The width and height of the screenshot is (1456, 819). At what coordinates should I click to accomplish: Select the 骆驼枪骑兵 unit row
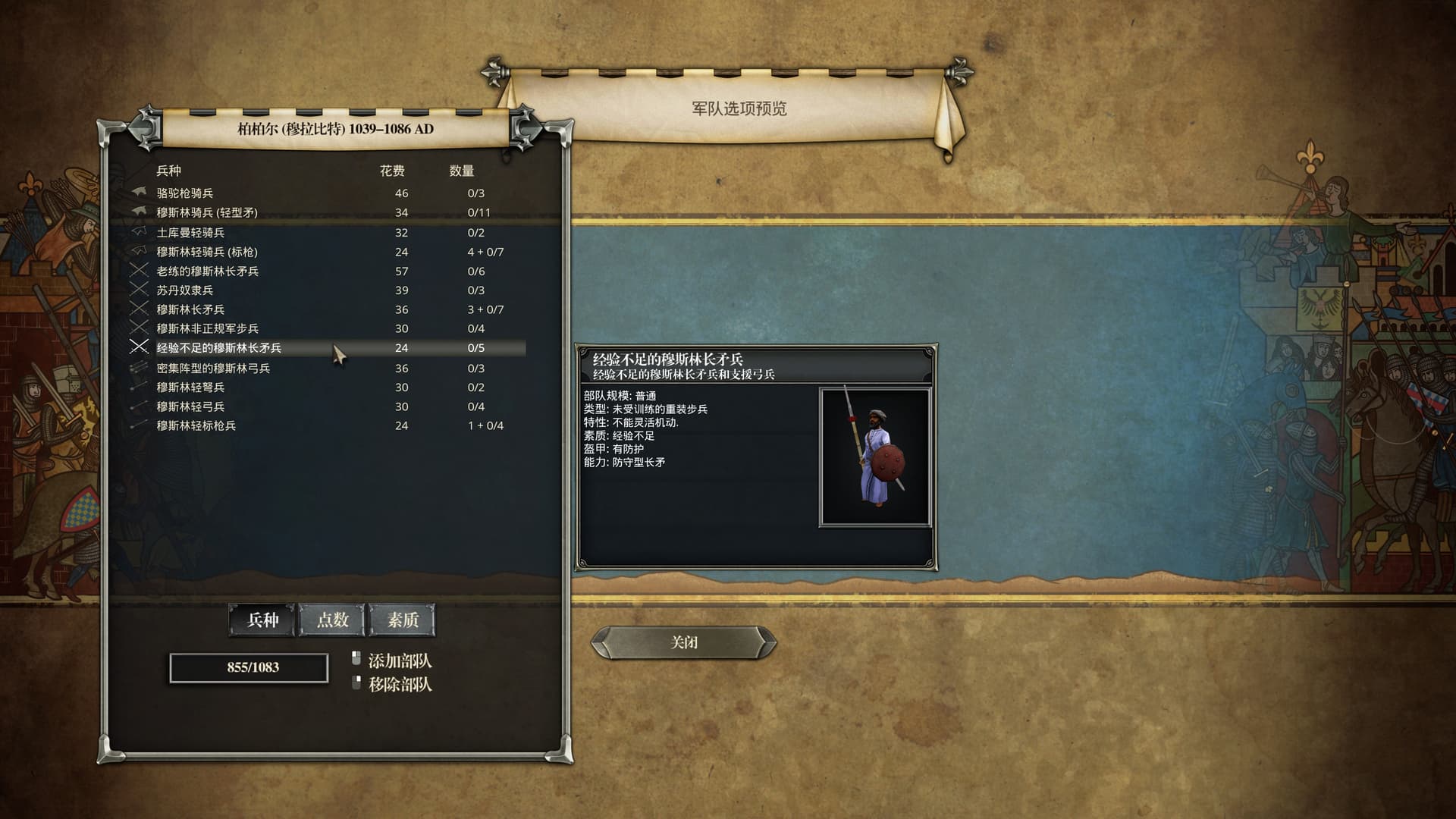click(185, 193)
